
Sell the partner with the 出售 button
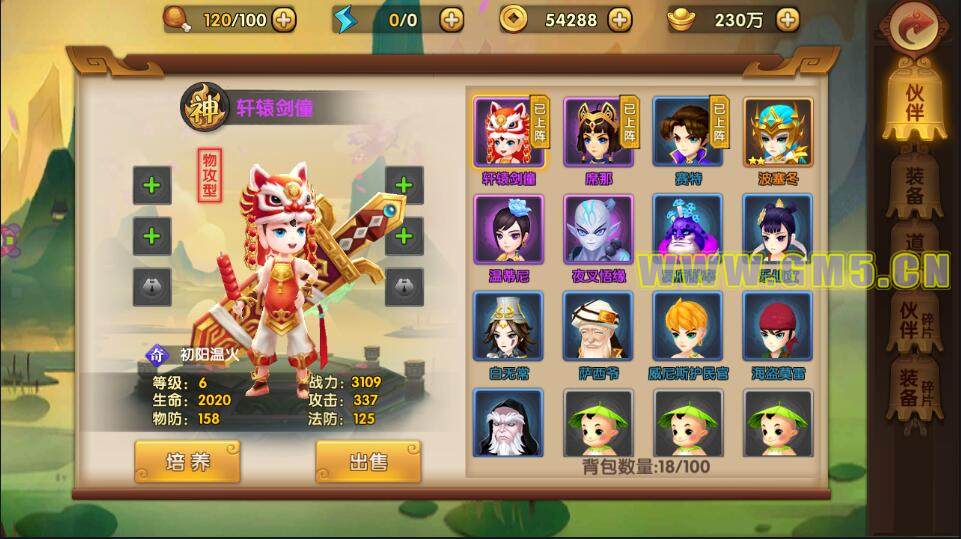tap(367, 461)
